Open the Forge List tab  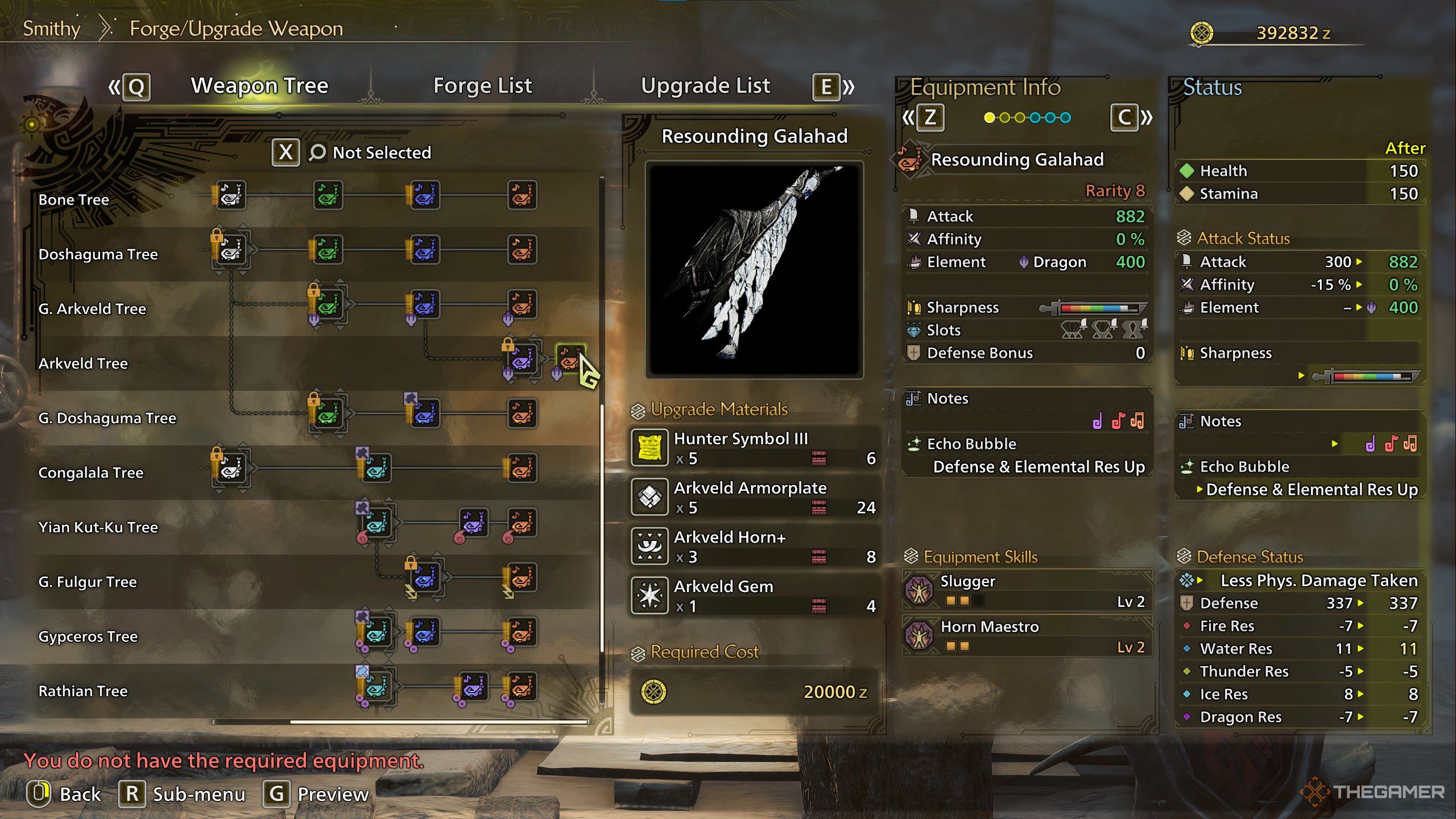click(482, 86)
